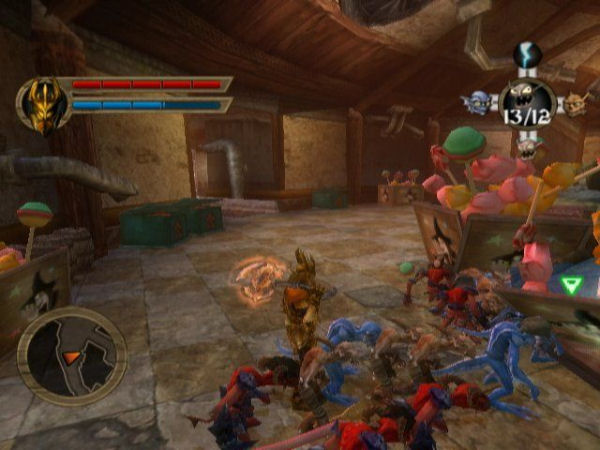This screenshot has width=600, height=450.
Task: Choose the minion head beneath the counter
Action: click(x=527, y=147)
